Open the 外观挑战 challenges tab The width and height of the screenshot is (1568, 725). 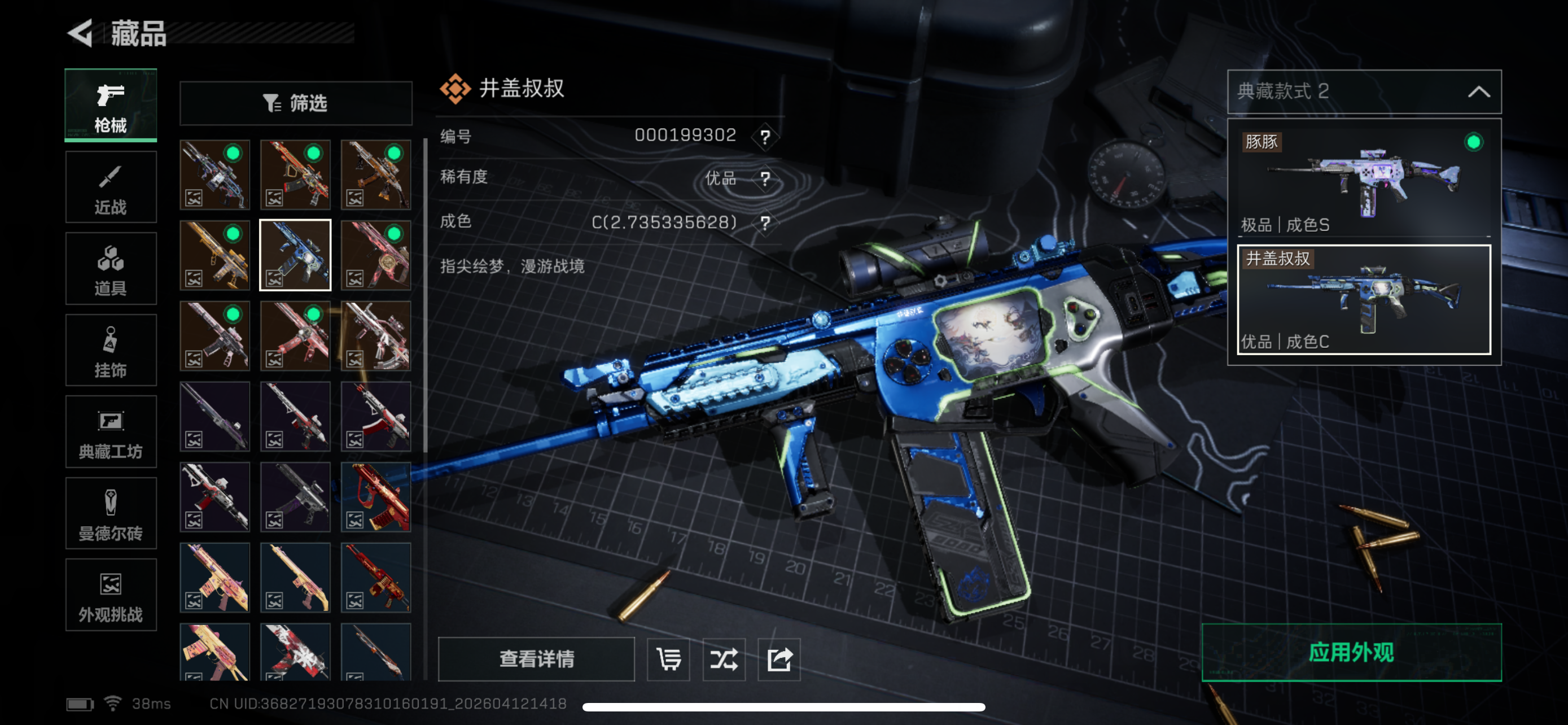(x=111, y=595)
